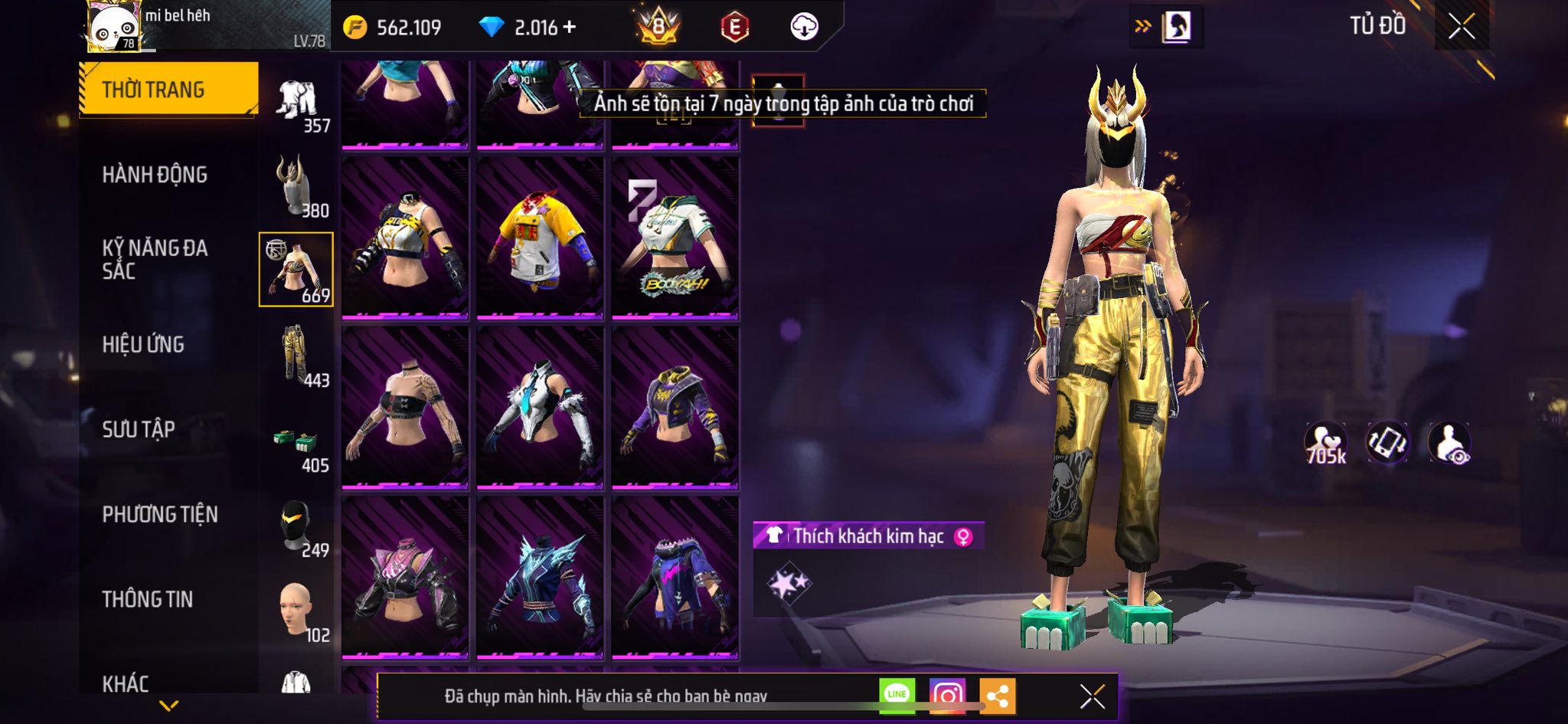
Task: Open the HIỆU ỨNG category
Action: pyautogui.click(x=143, y=345)
